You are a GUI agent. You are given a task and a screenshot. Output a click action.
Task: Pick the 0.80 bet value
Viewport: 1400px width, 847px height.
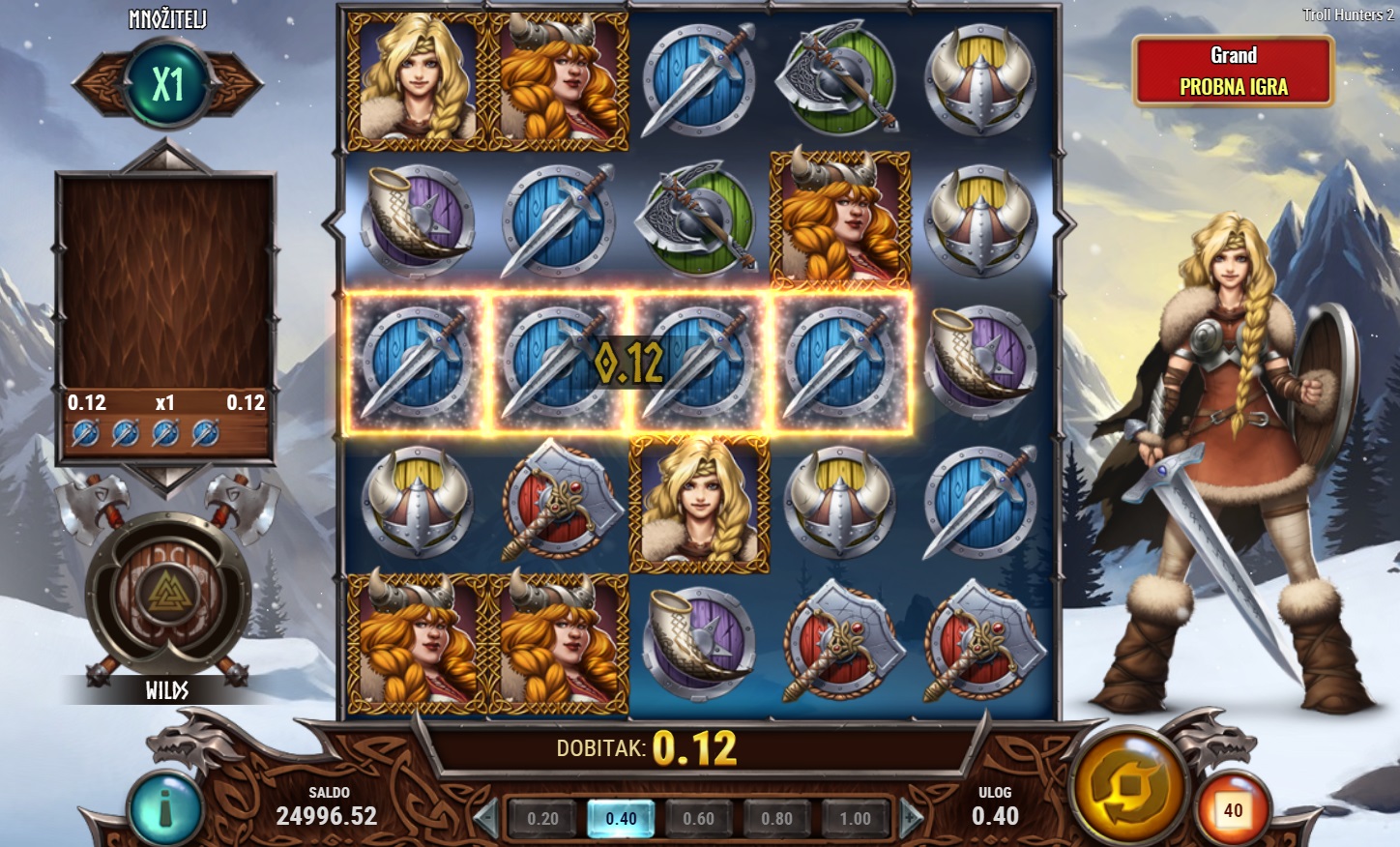776,818
